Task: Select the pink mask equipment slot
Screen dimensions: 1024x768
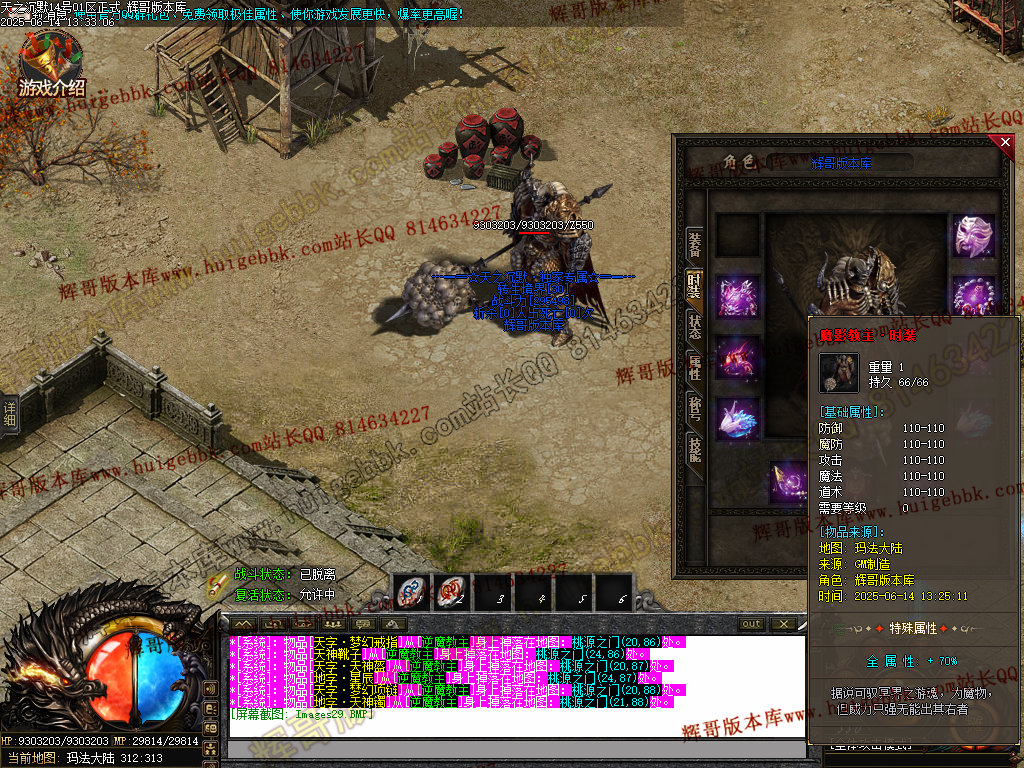Action: coord(972,236)
